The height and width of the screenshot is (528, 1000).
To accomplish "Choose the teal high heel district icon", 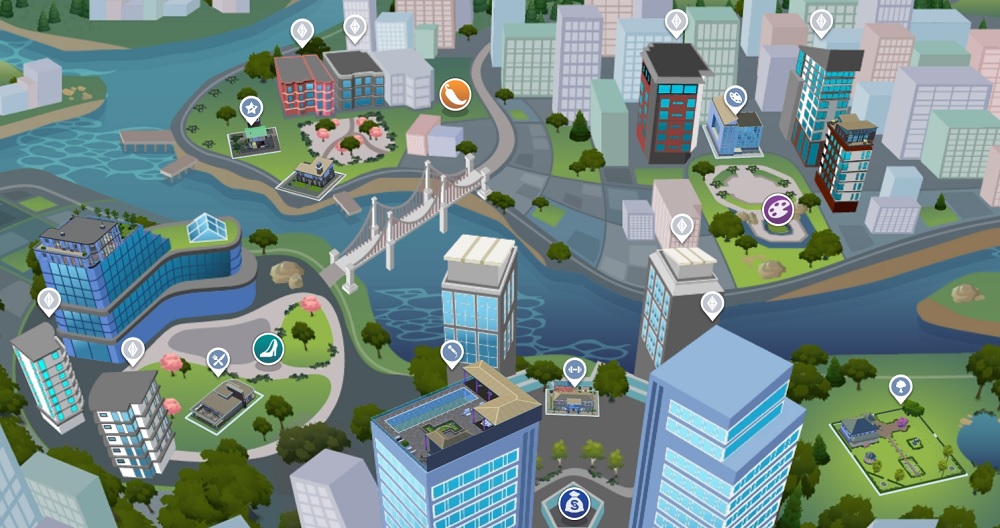I will pos(268,348).
